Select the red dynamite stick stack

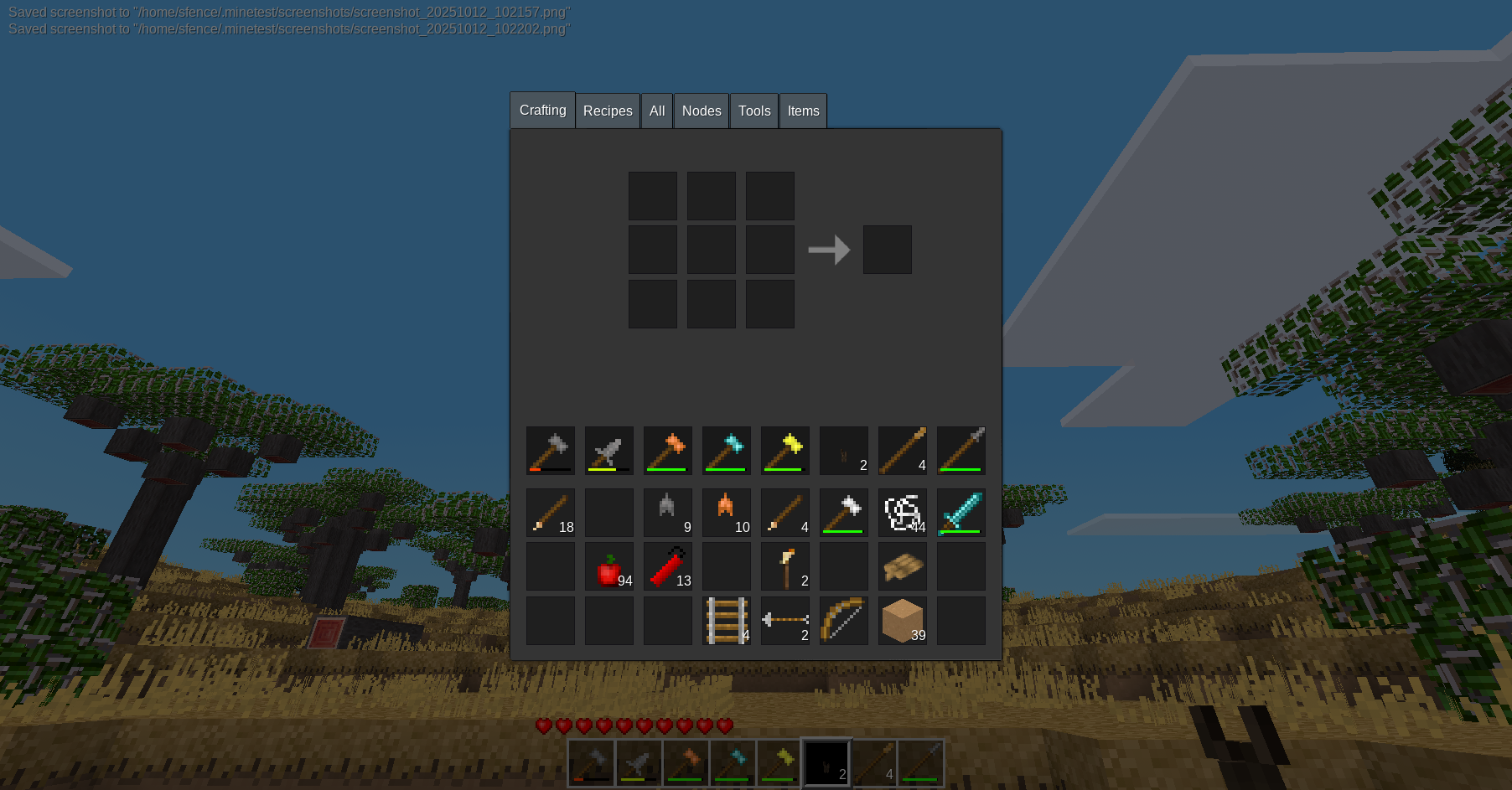pos(668,567)
